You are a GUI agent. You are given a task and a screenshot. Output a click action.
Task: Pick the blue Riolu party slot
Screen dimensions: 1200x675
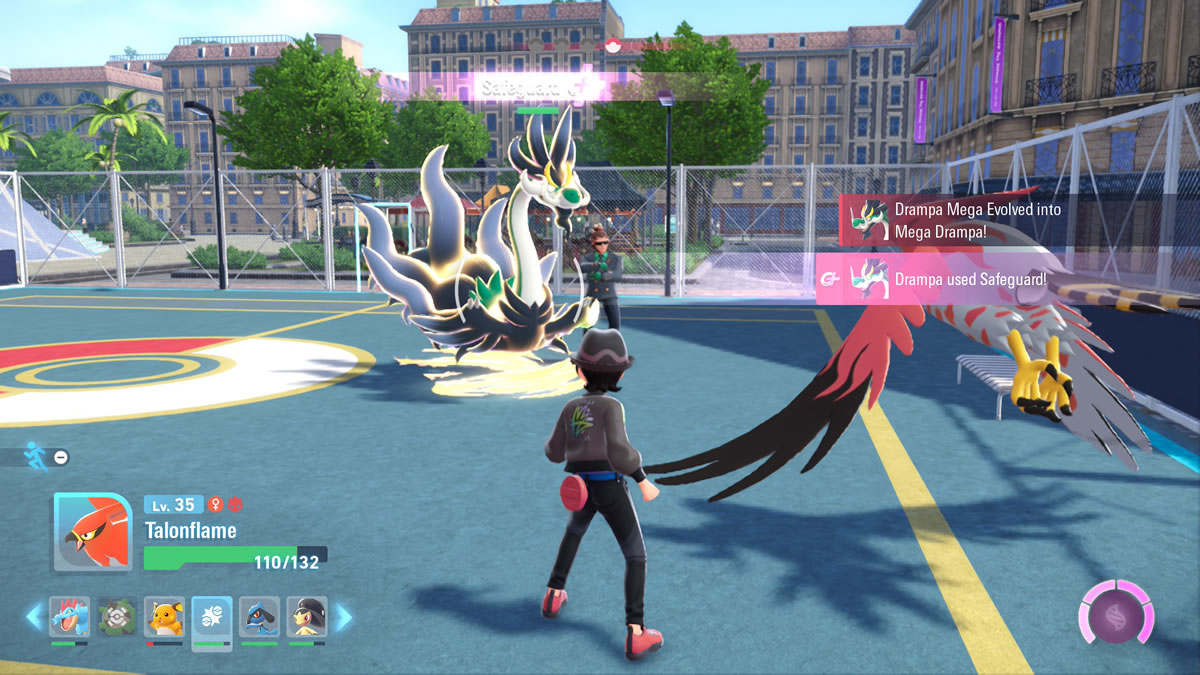point(259,617)
